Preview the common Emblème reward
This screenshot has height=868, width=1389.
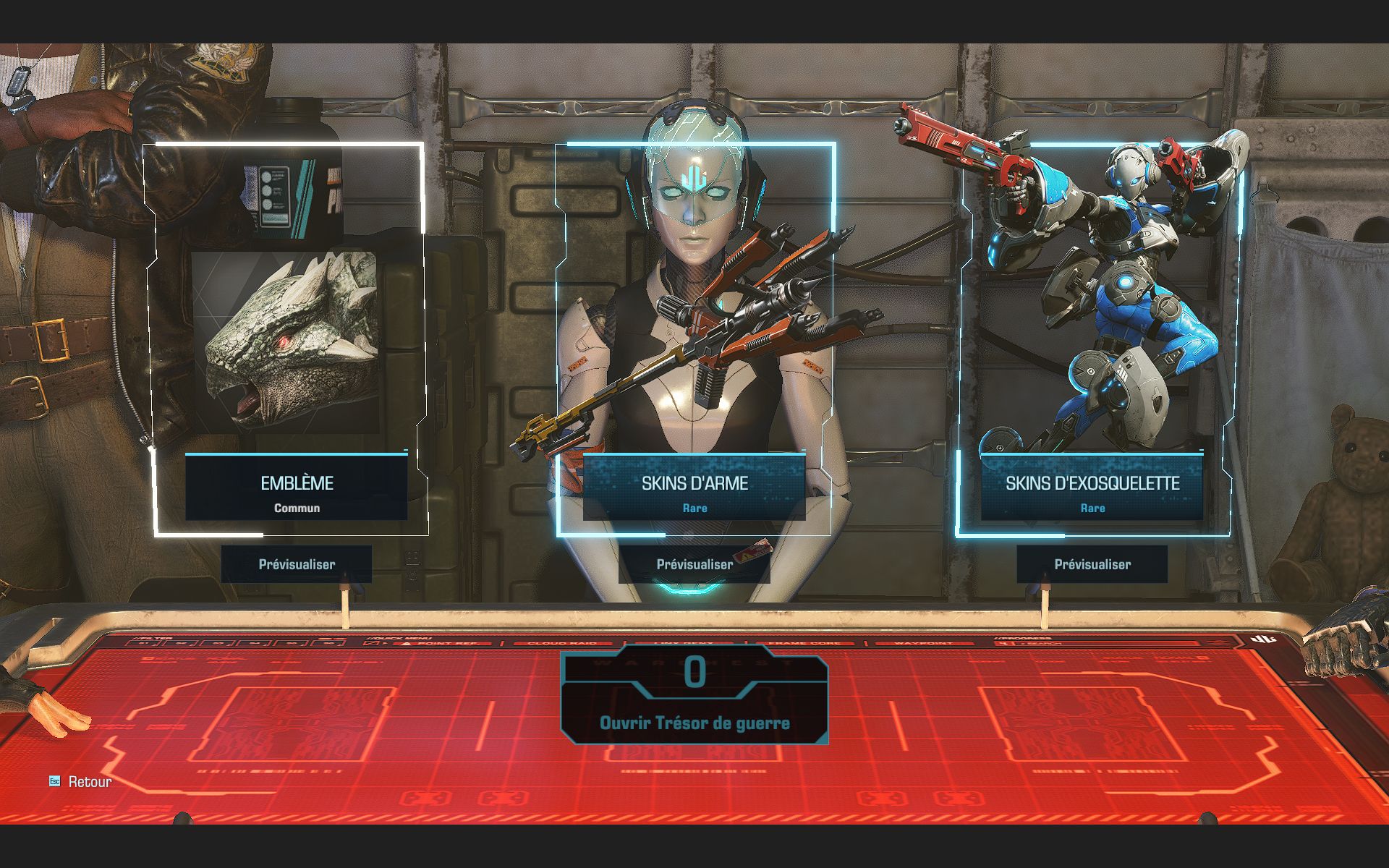(297, 564)
